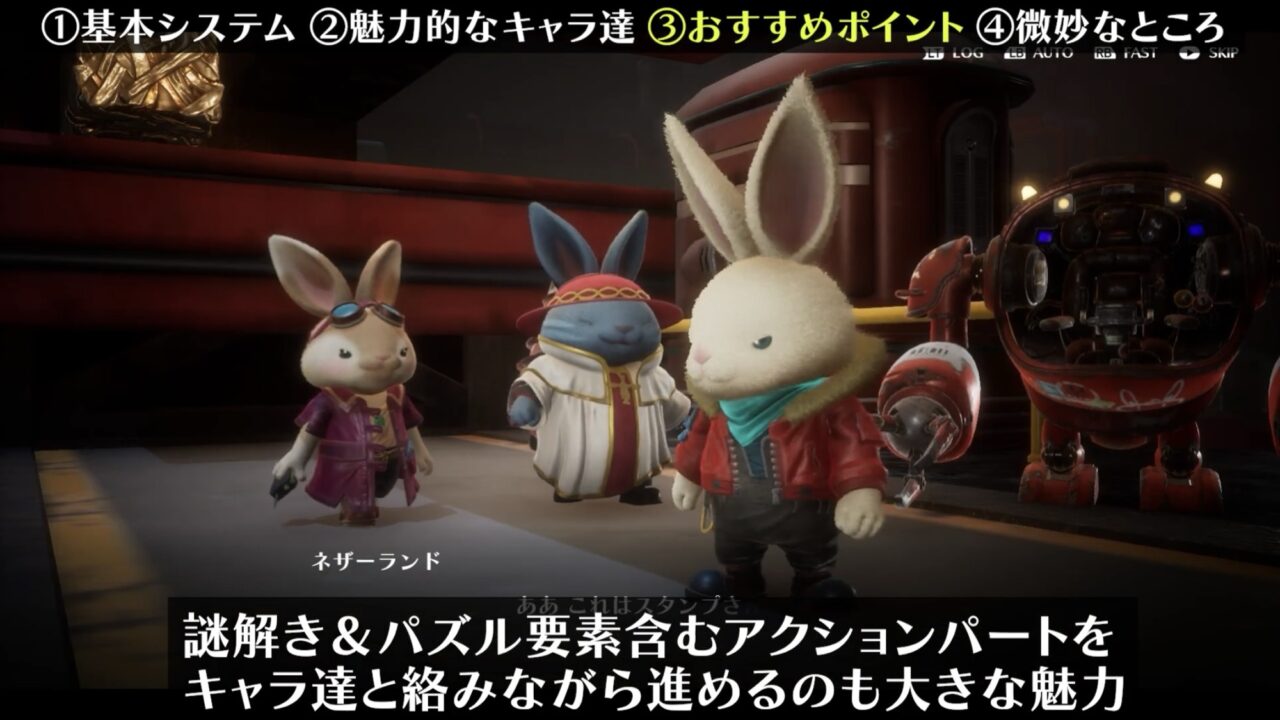
Task: Click the play-arrow icon beside SKIP
Action: (1190, 53)
